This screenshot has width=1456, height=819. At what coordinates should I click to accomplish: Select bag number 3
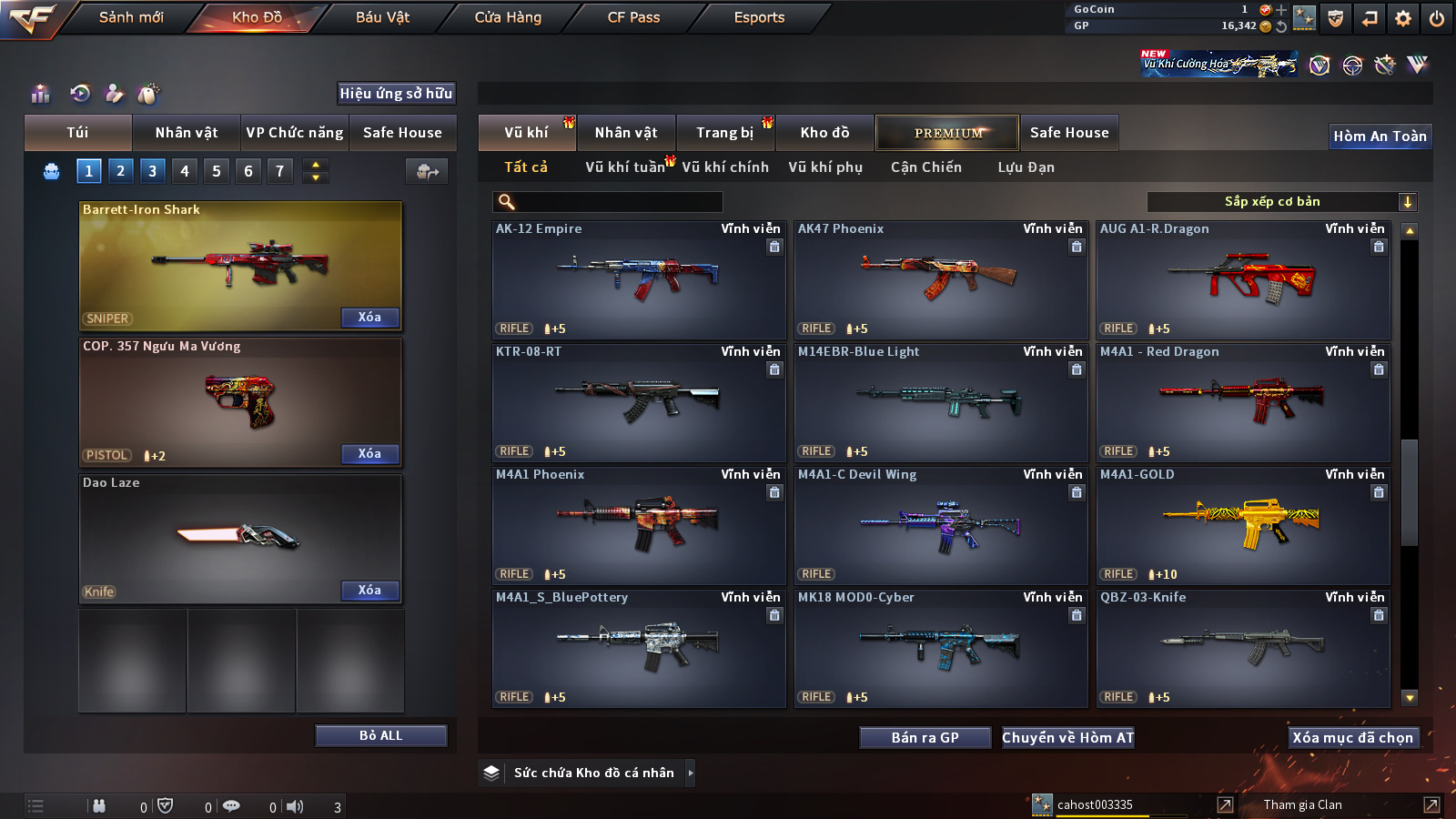(x=152, y=170)
